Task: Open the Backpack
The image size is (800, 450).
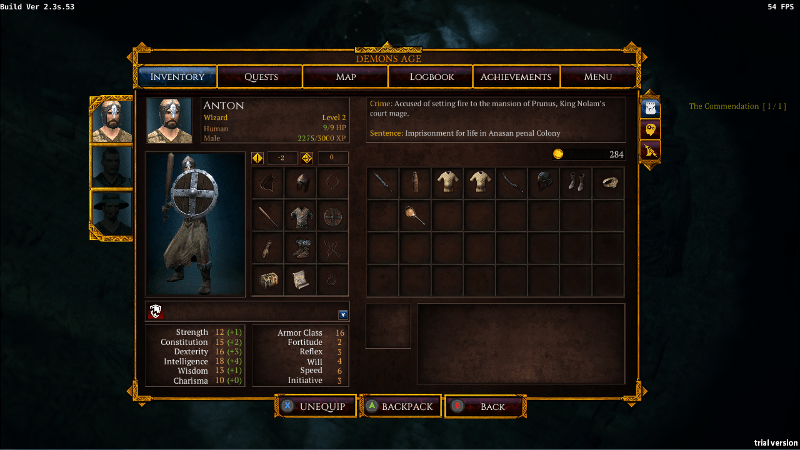Action: [400, 407]
